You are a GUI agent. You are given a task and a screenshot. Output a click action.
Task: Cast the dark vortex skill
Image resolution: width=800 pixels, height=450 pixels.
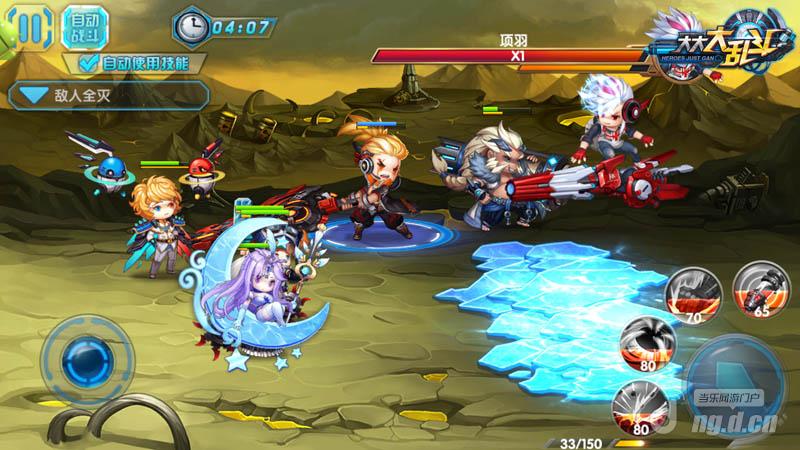click(646, 343)
